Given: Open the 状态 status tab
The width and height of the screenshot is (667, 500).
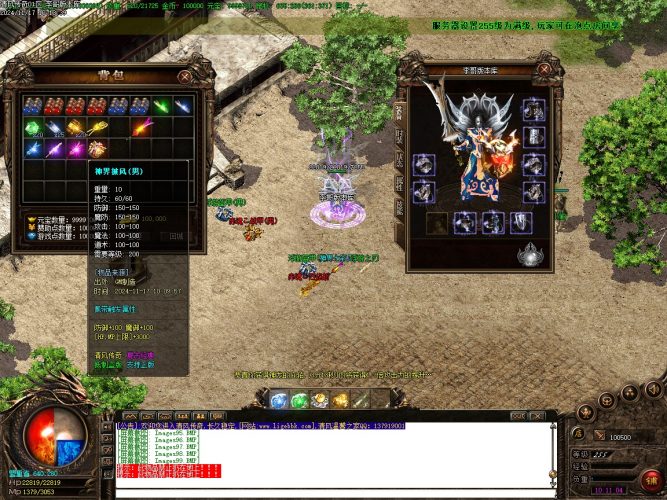Looking at the screenshot, I should coord(399,159).
